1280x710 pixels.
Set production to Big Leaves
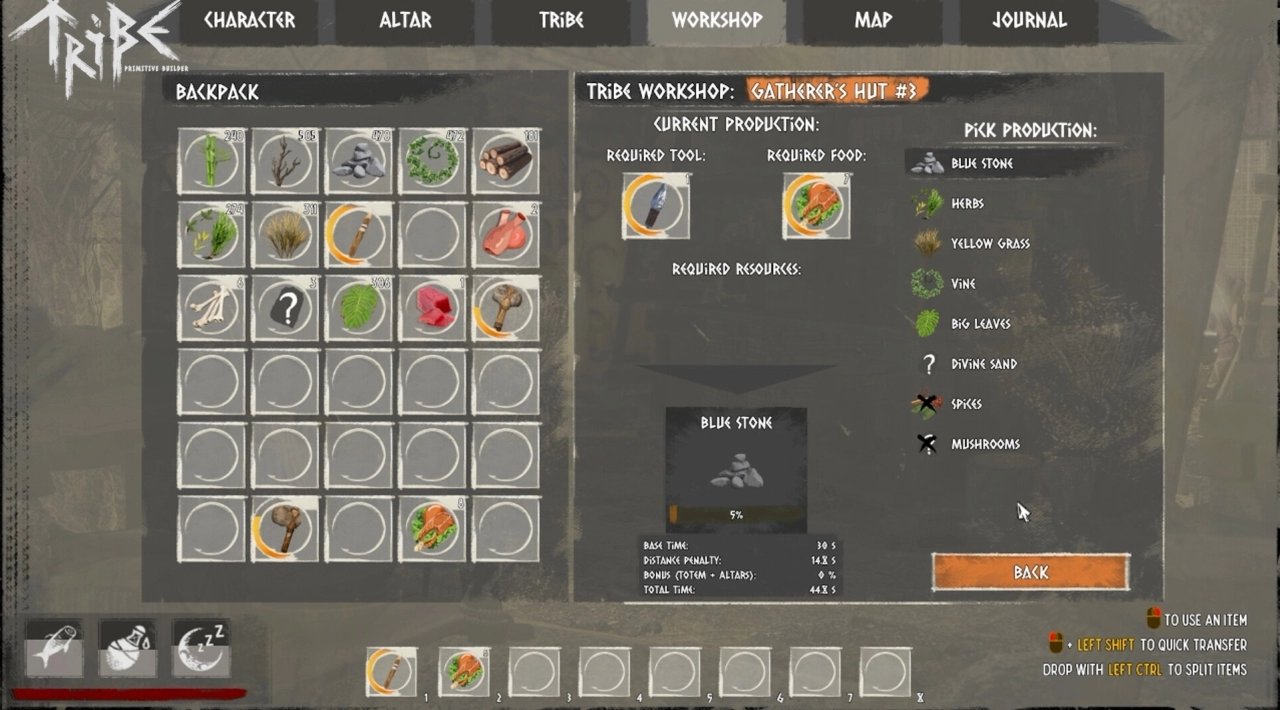pyautogui.click(x=980, y=324)
